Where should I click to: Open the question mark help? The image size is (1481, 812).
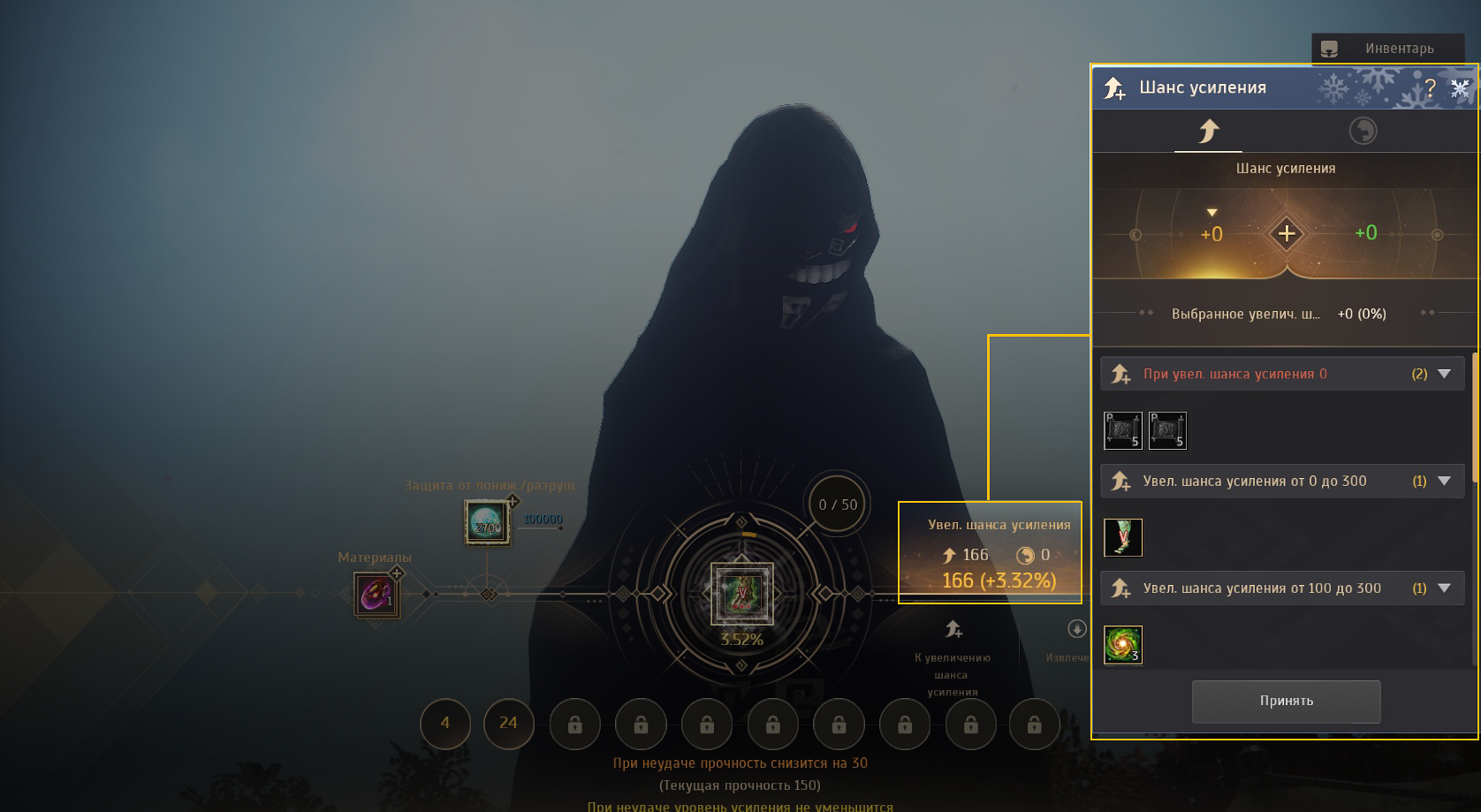tap(1431, 87)
